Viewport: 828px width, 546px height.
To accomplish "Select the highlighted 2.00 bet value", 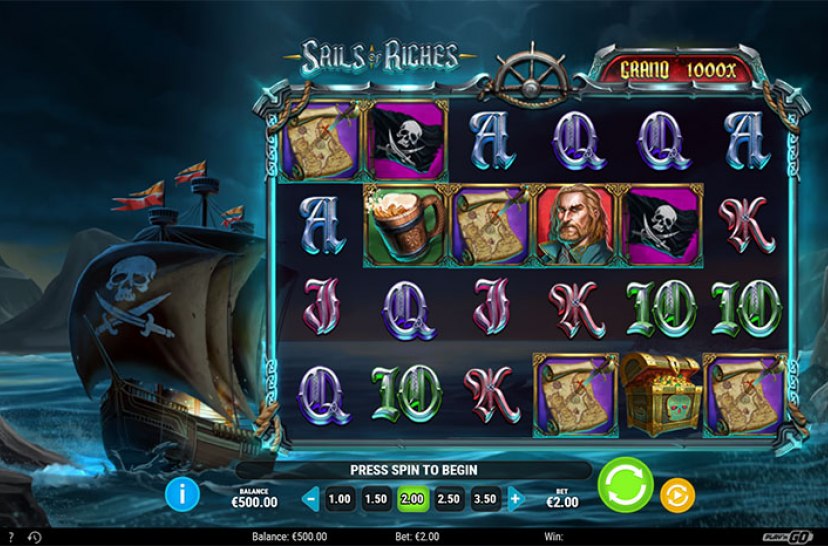I will (x=412, y=498).
